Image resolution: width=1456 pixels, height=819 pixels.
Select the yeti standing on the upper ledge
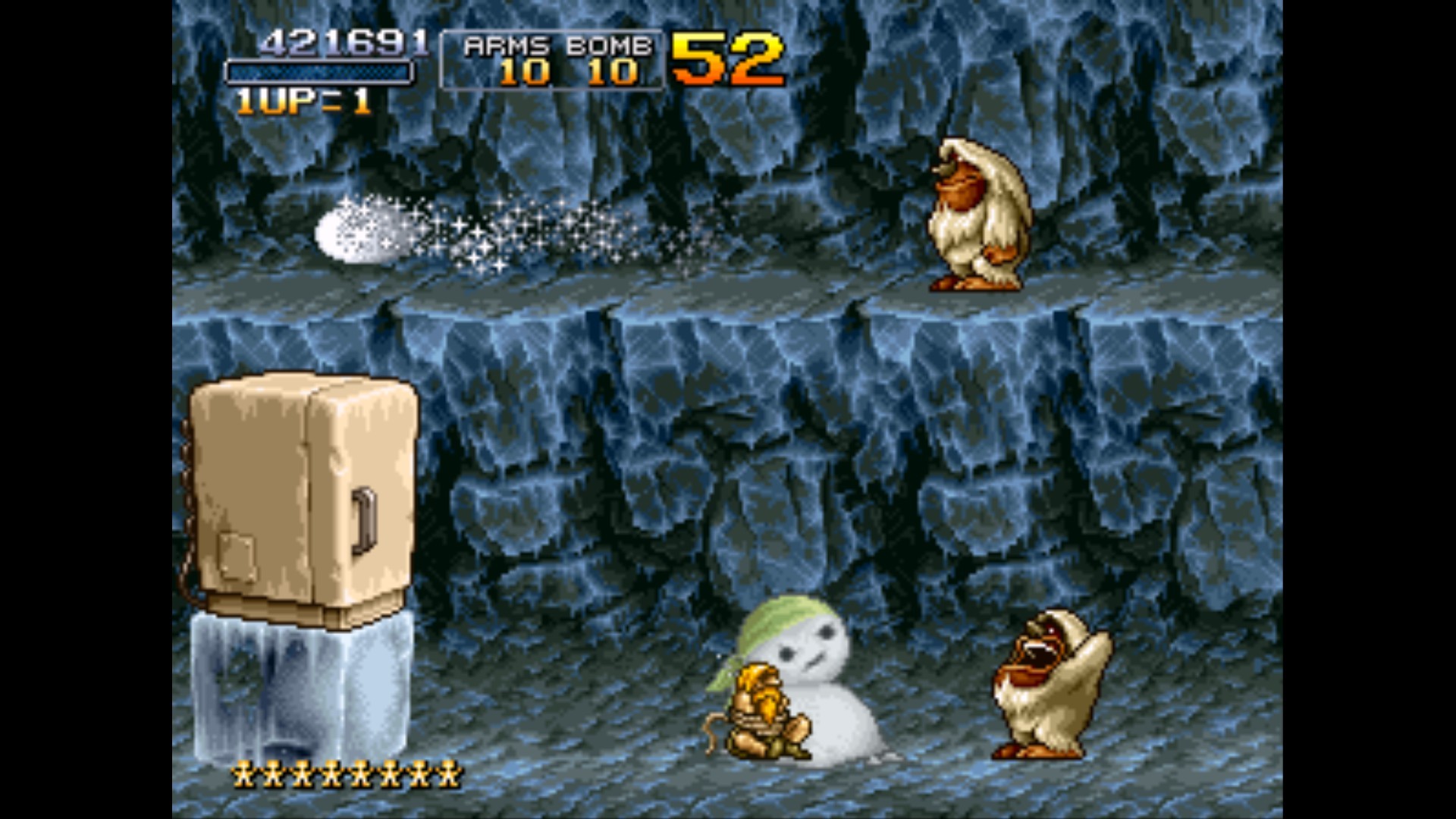[978, 212]
